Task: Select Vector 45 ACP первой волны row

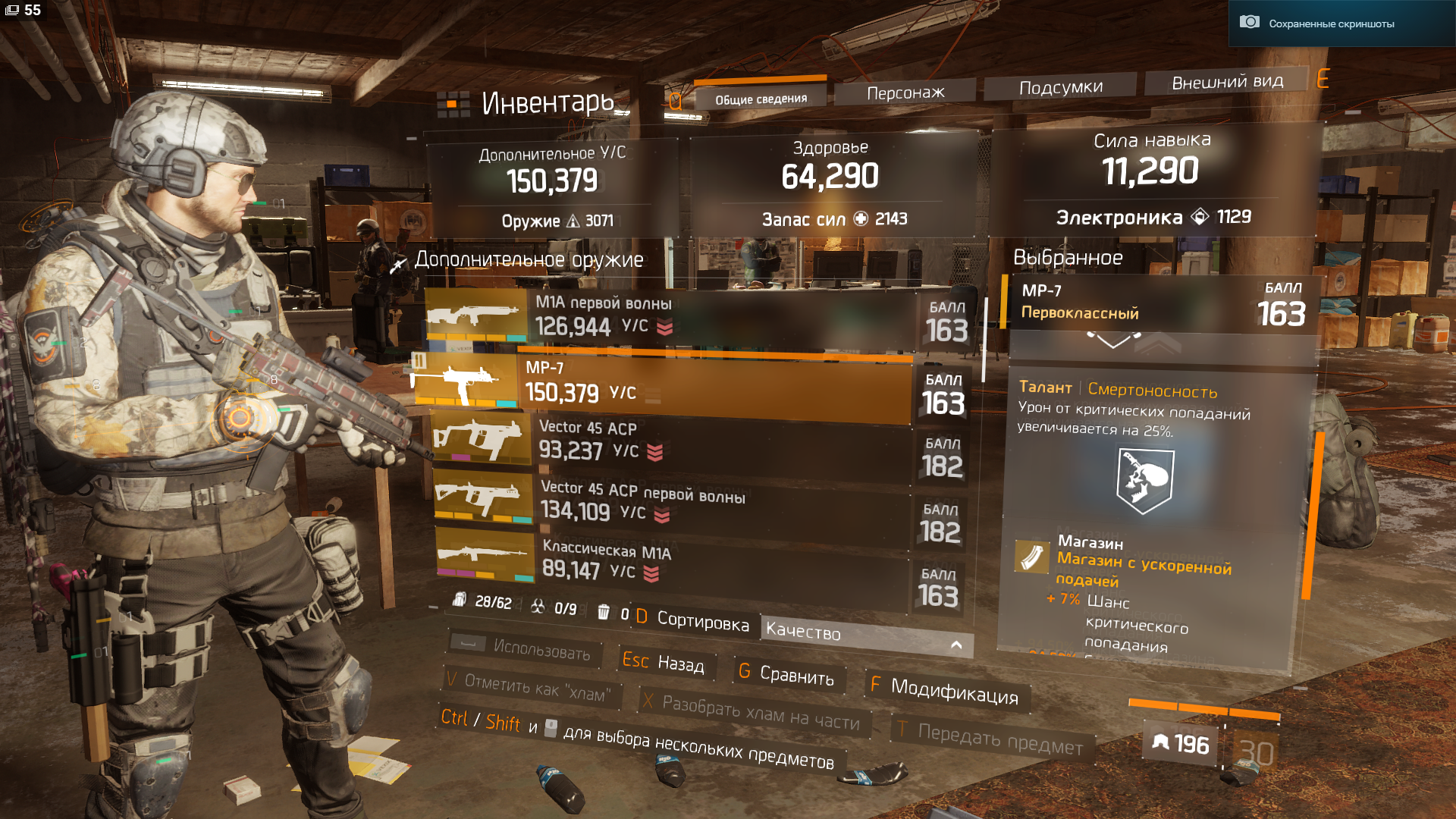Action: coord(682,503)
